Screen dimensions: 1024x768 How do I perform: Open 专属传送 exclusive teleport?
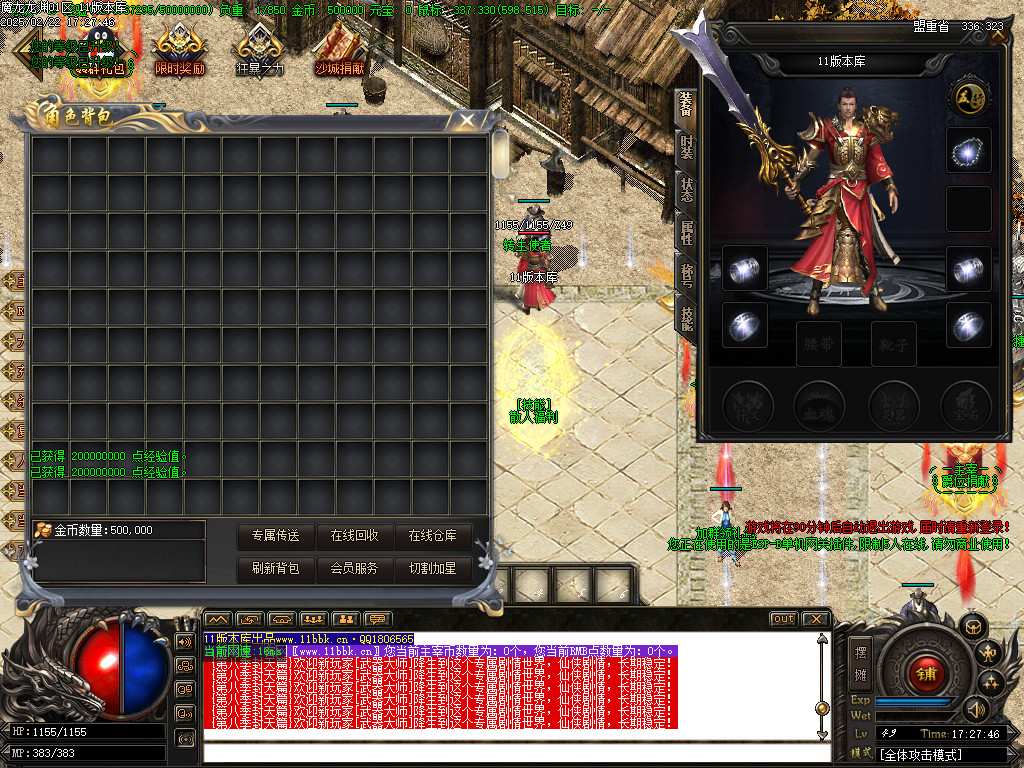[x=276, y=536]
